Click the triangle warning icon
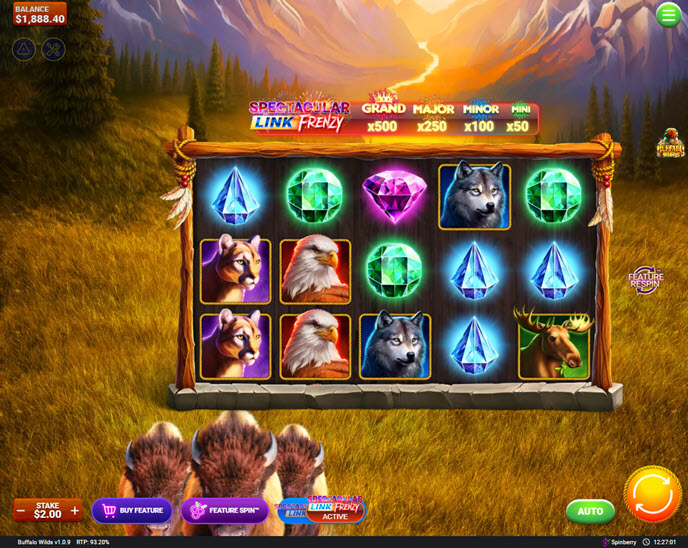688x548 pixels. click(24, 48)
